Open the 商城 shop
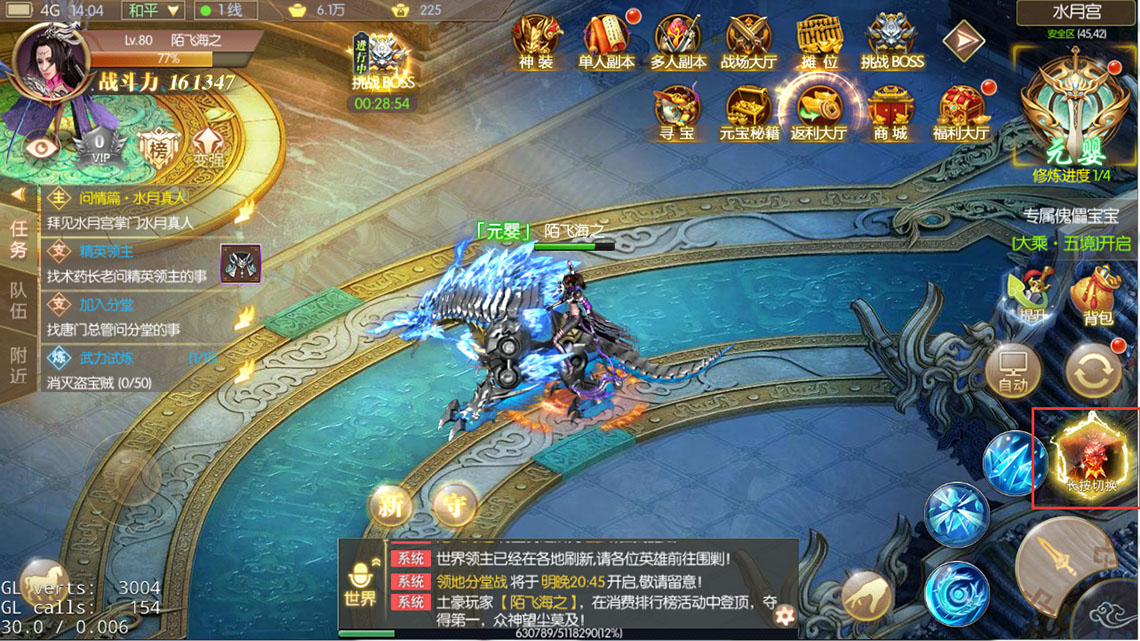1140x641 pixels. click(890, 112)
